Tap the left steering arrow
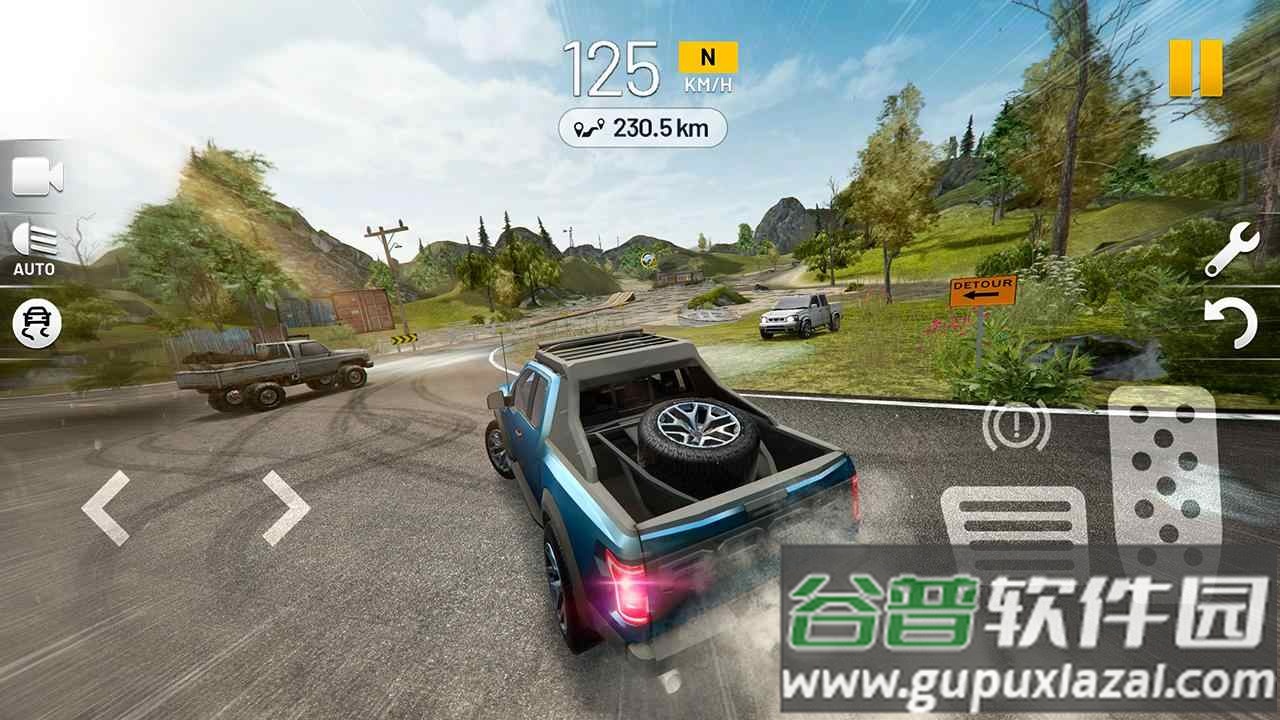Image resolution: width=1280 pixels, height=720 pixels. click(x=105, y=510)
